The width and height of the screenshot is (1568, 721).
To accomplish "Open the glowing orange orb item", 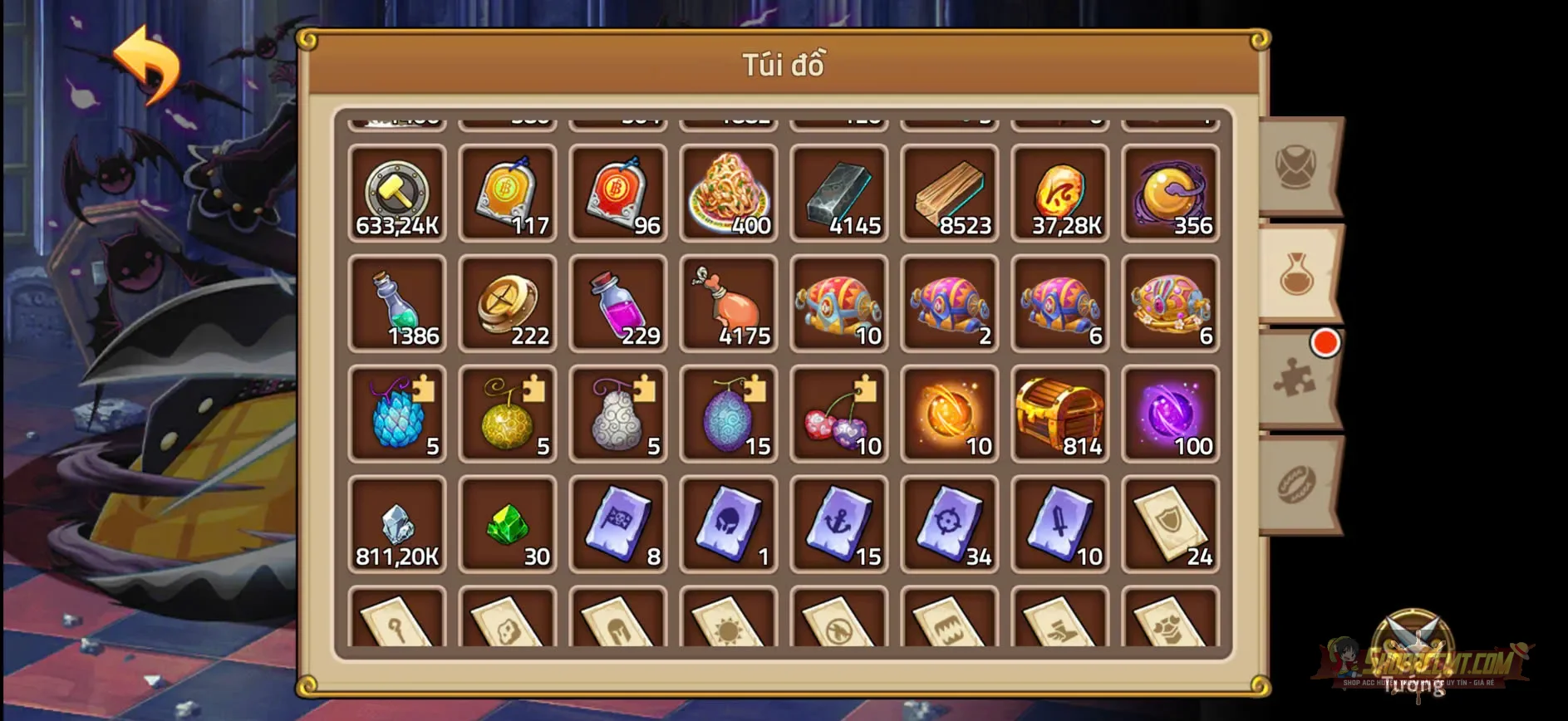I will point(950,414).
